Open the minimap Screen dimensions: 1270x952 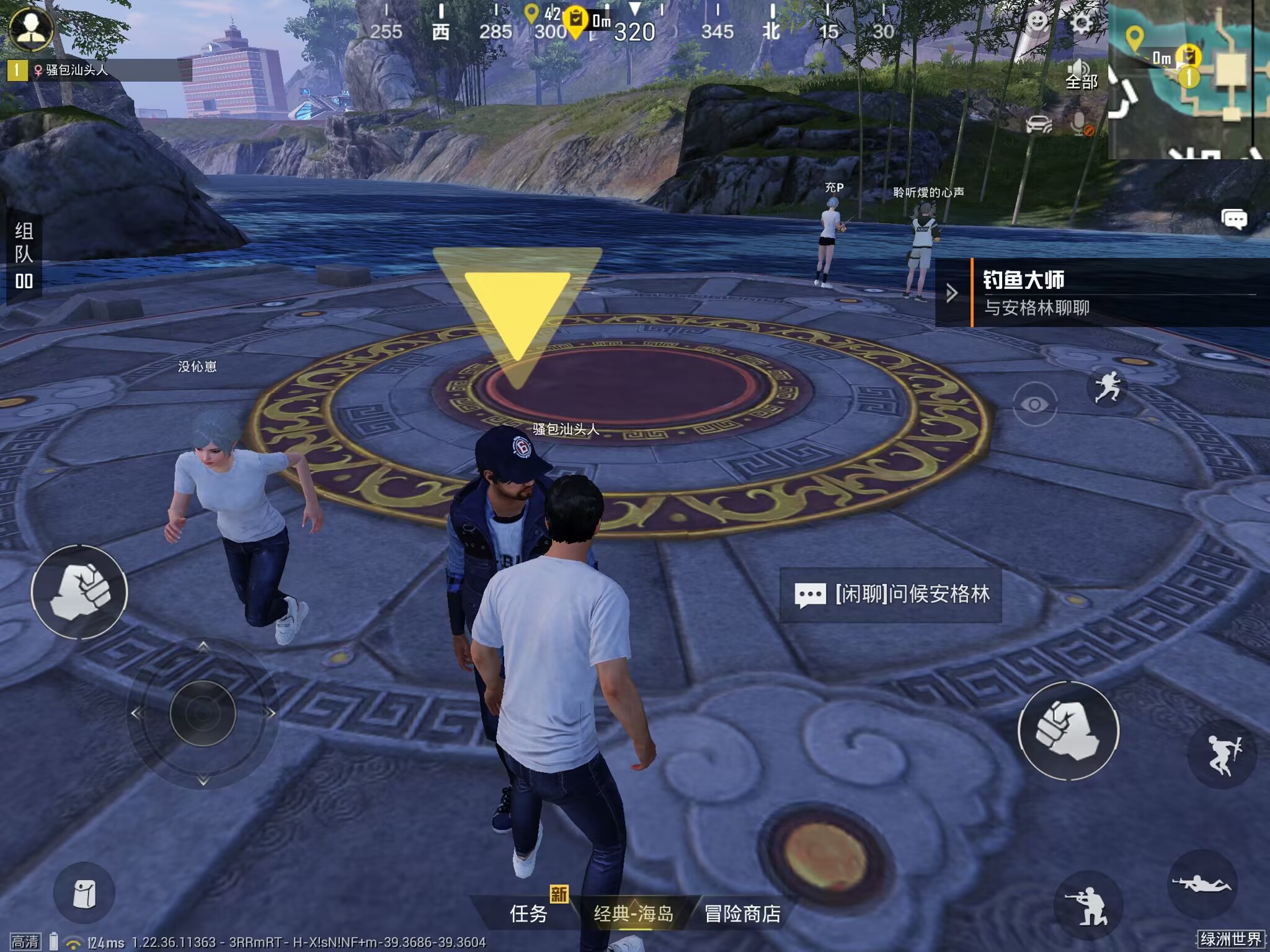point(1188,79)
